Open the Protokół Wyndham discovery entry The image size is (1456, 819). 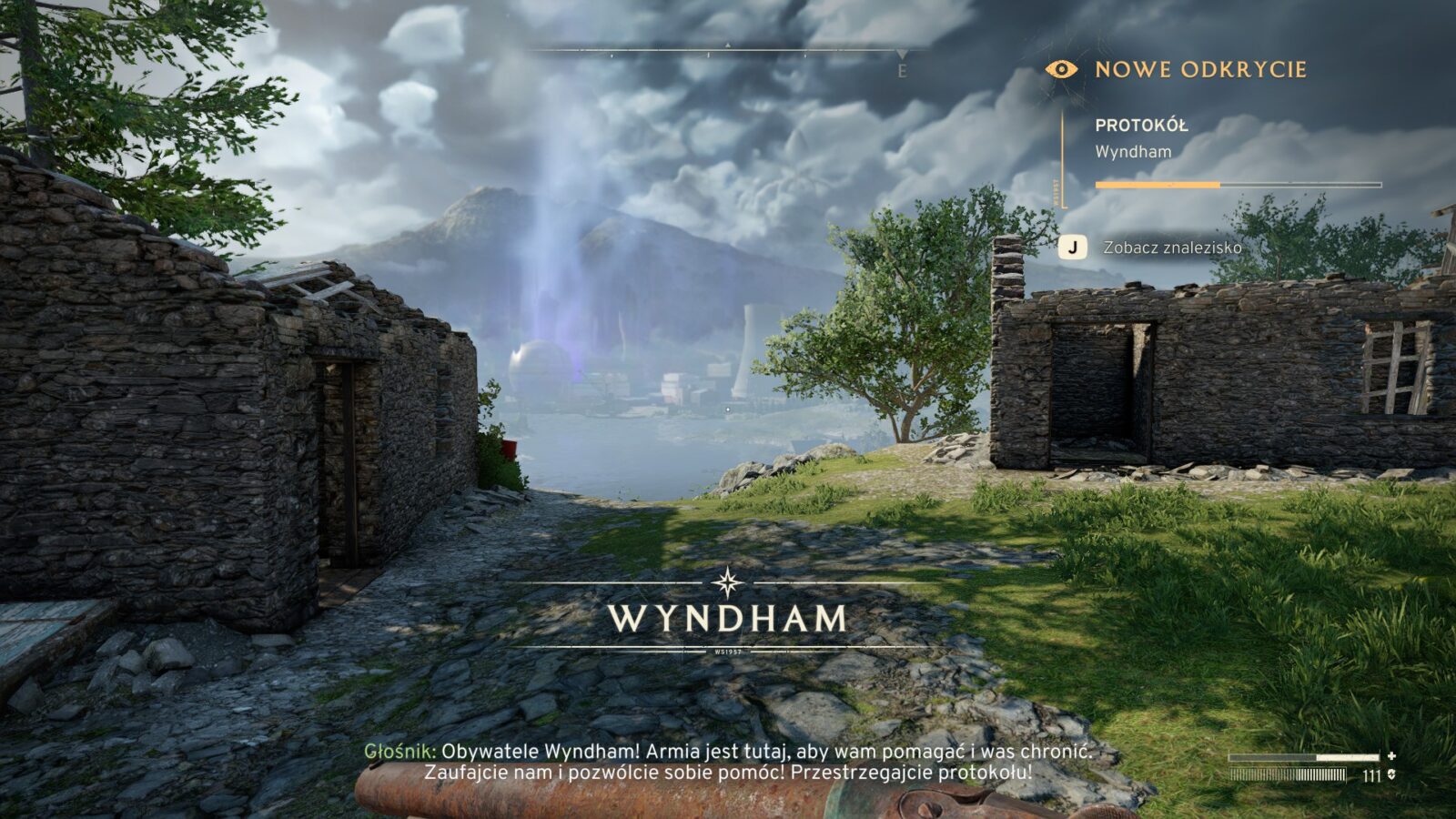[x=1141, y=138]
